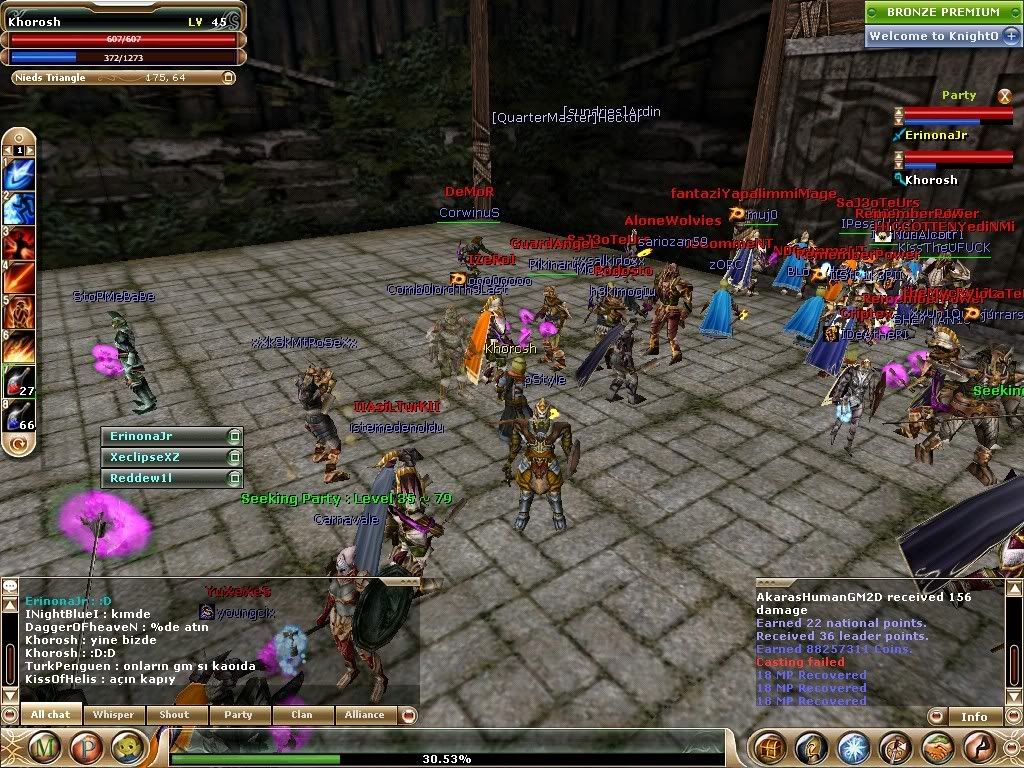Click the handshake trade icon

coord(936,746)
